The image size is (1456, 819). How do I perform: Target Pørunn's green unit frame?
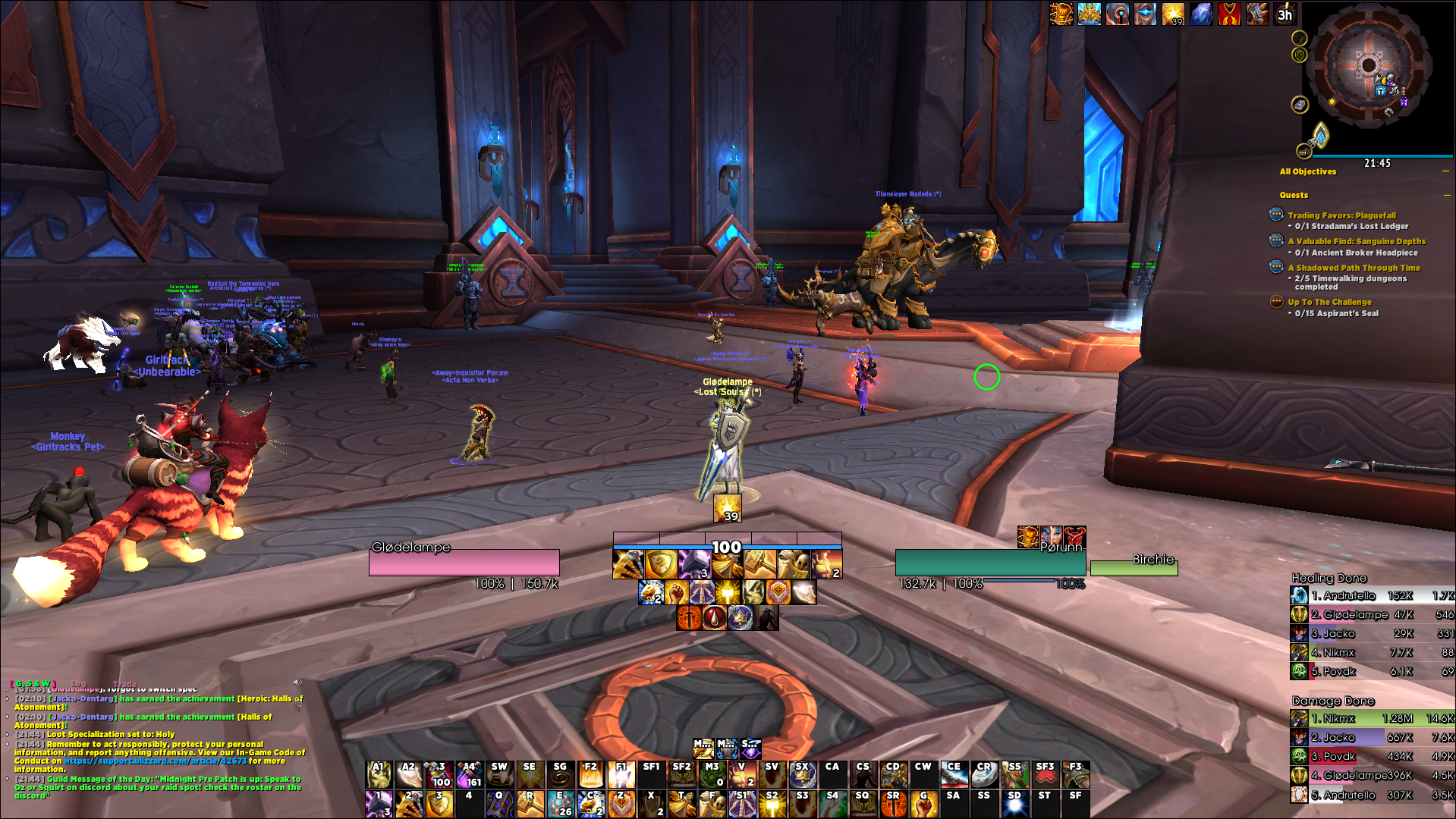(x=990, y=563)
